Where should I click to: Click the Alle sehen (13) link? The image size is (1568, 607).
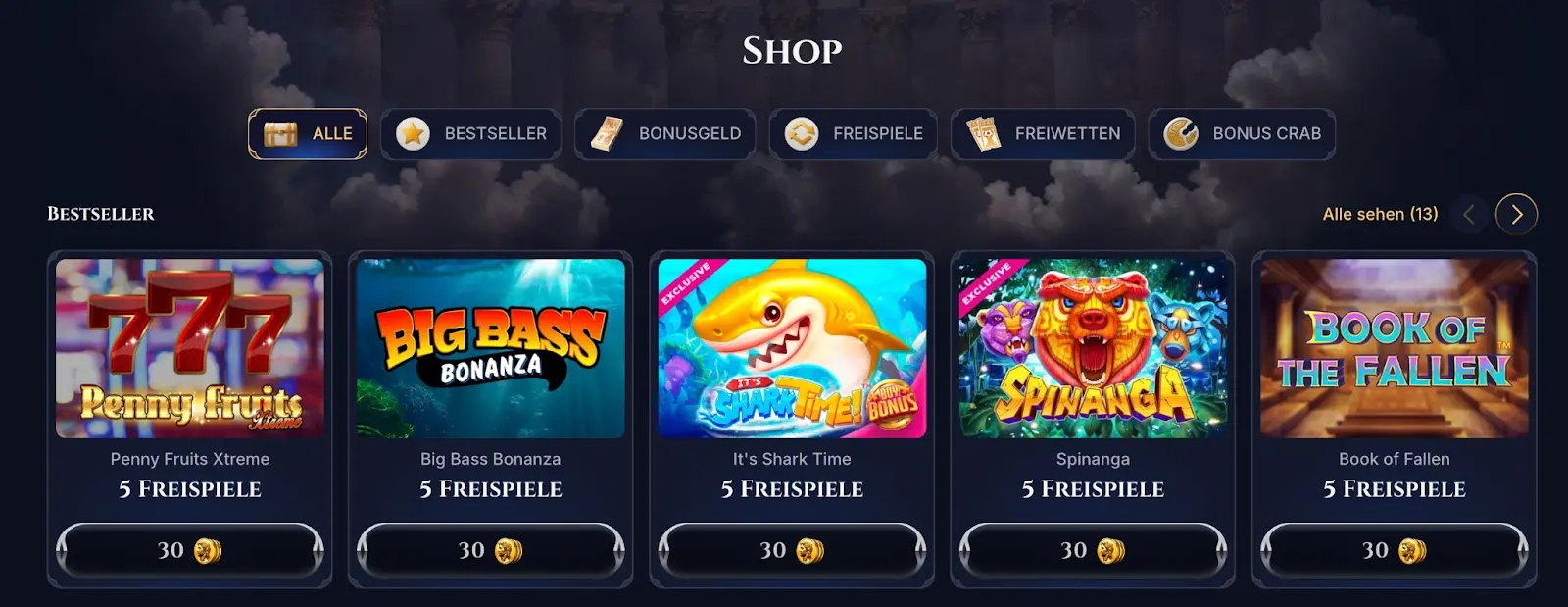pos(1380,214)
